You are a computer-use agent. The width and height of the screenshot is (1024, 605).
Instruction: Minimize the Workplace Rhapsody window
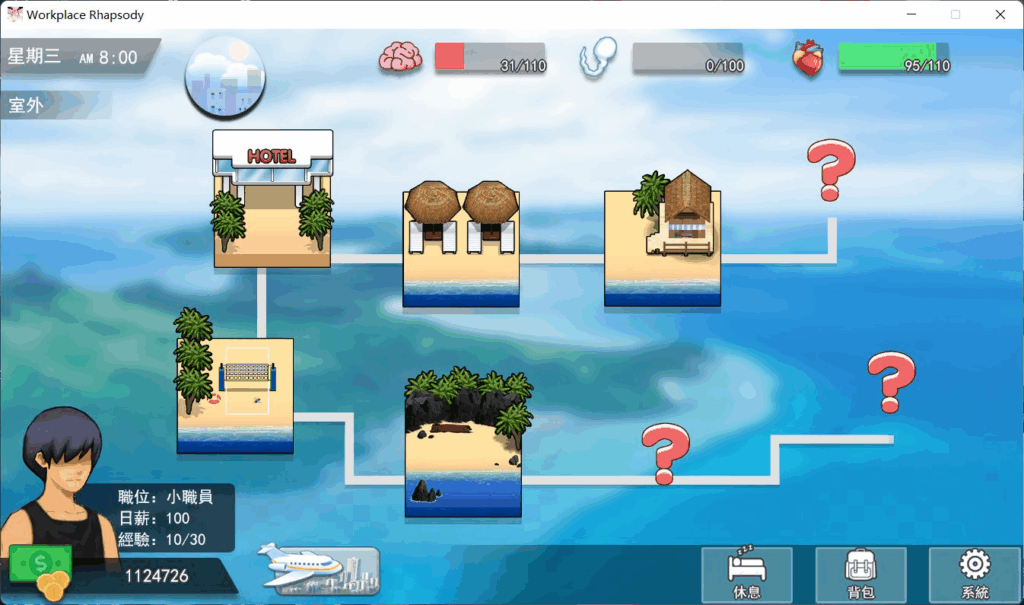(x=911, y=14)
